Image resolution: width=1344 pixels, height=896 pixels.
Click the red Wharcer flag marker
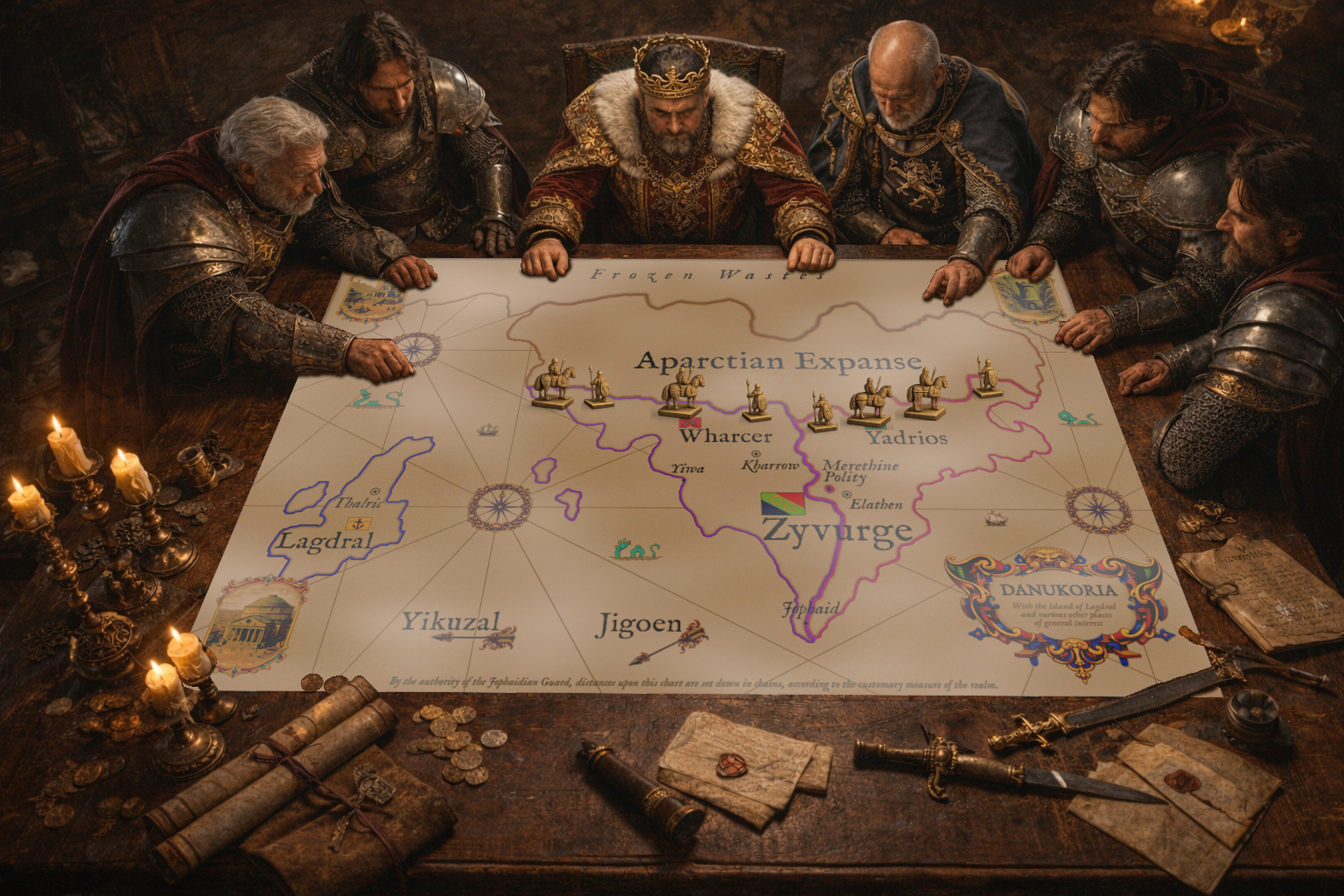pyautogui.click(x=684, y=423)
